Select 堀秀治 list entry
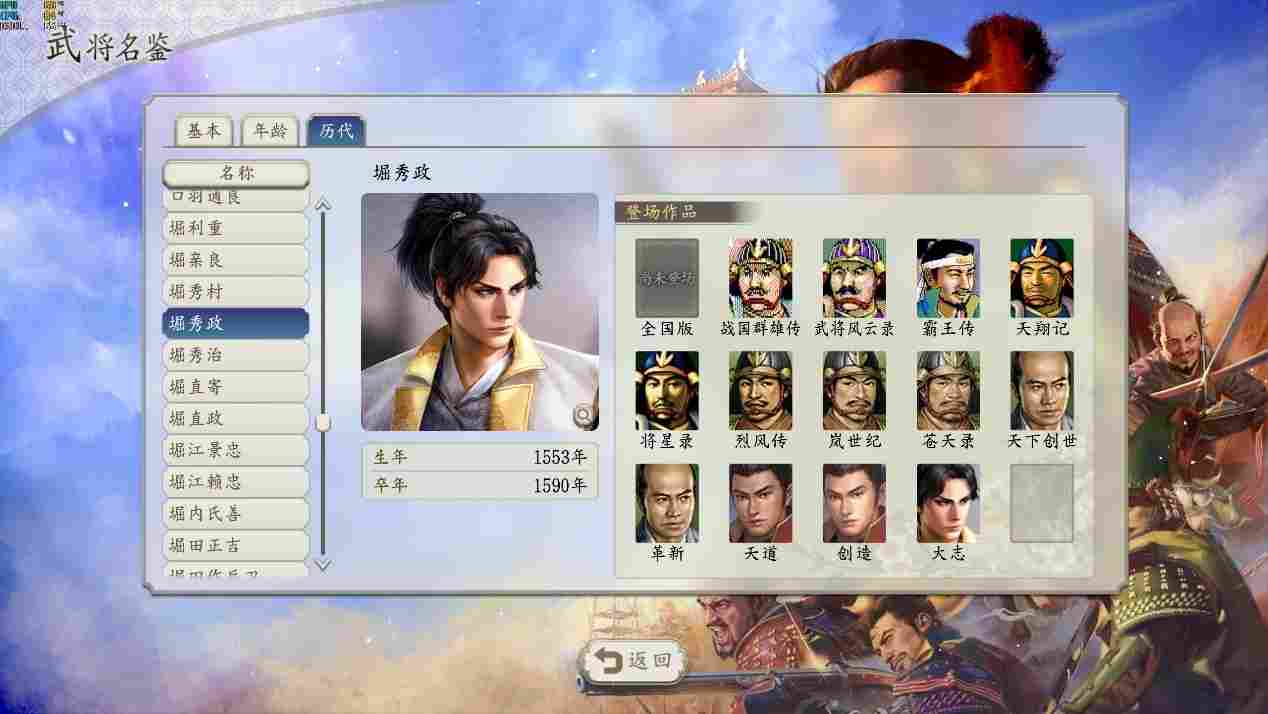 236,355
